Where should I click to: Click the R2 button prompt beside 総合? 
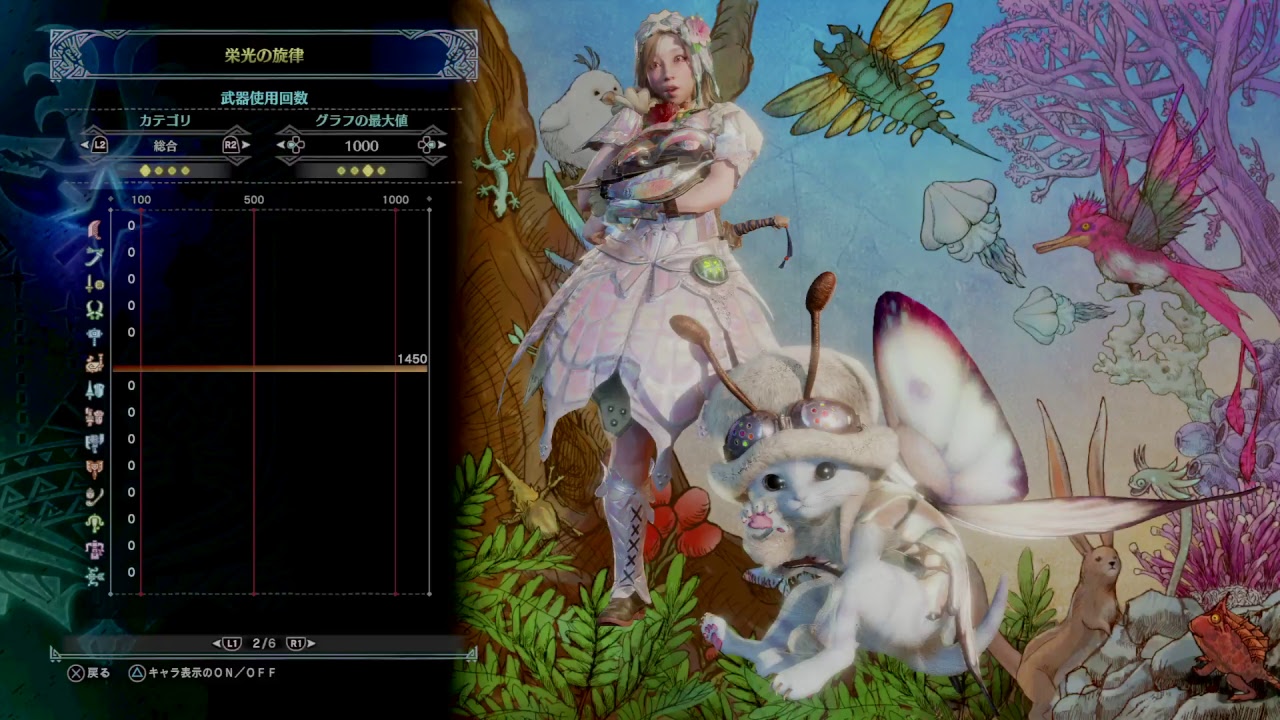tap(230, 146)
